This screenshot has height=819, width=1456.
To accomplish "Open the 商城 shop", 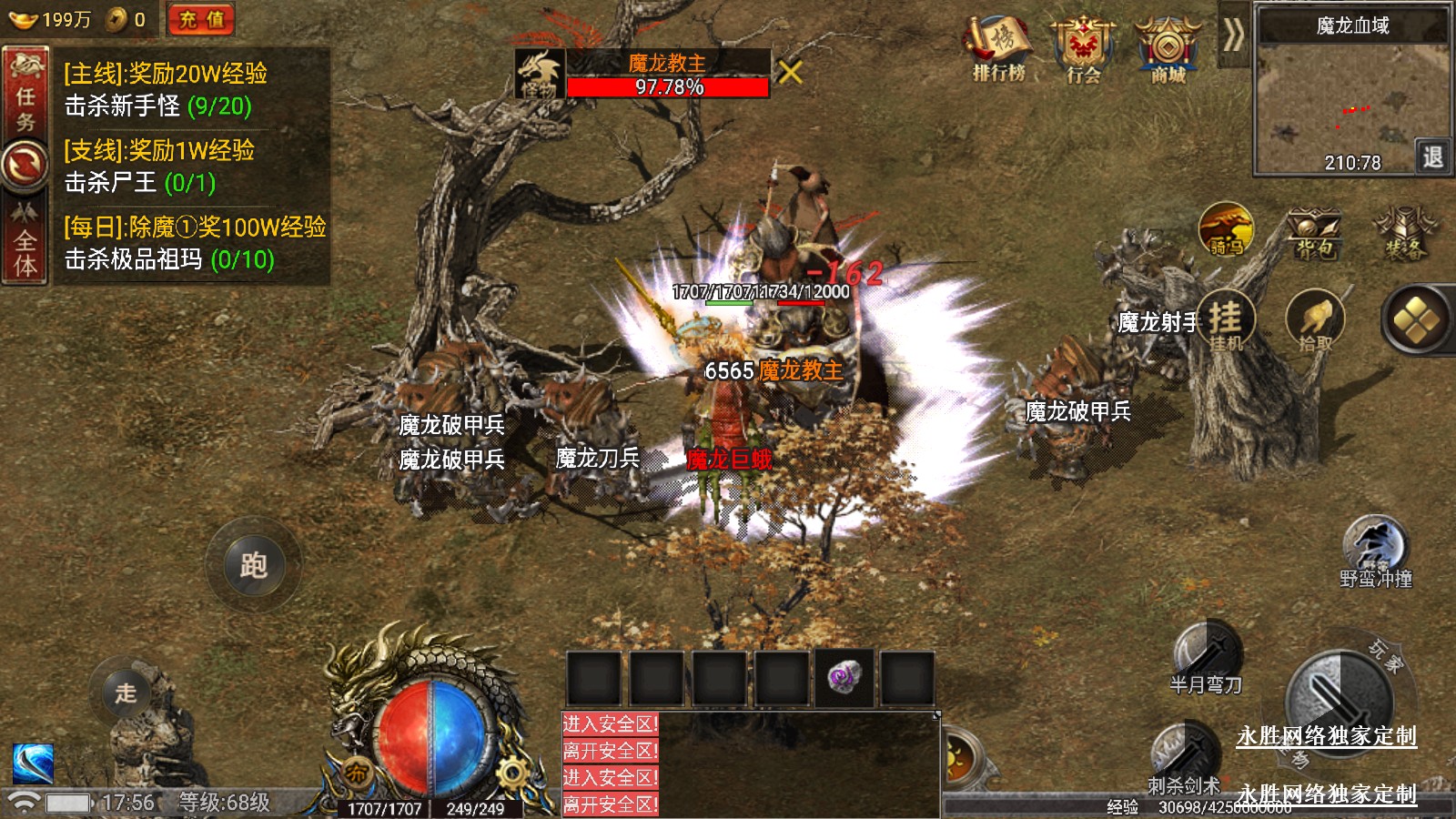I will point(1168,49).
